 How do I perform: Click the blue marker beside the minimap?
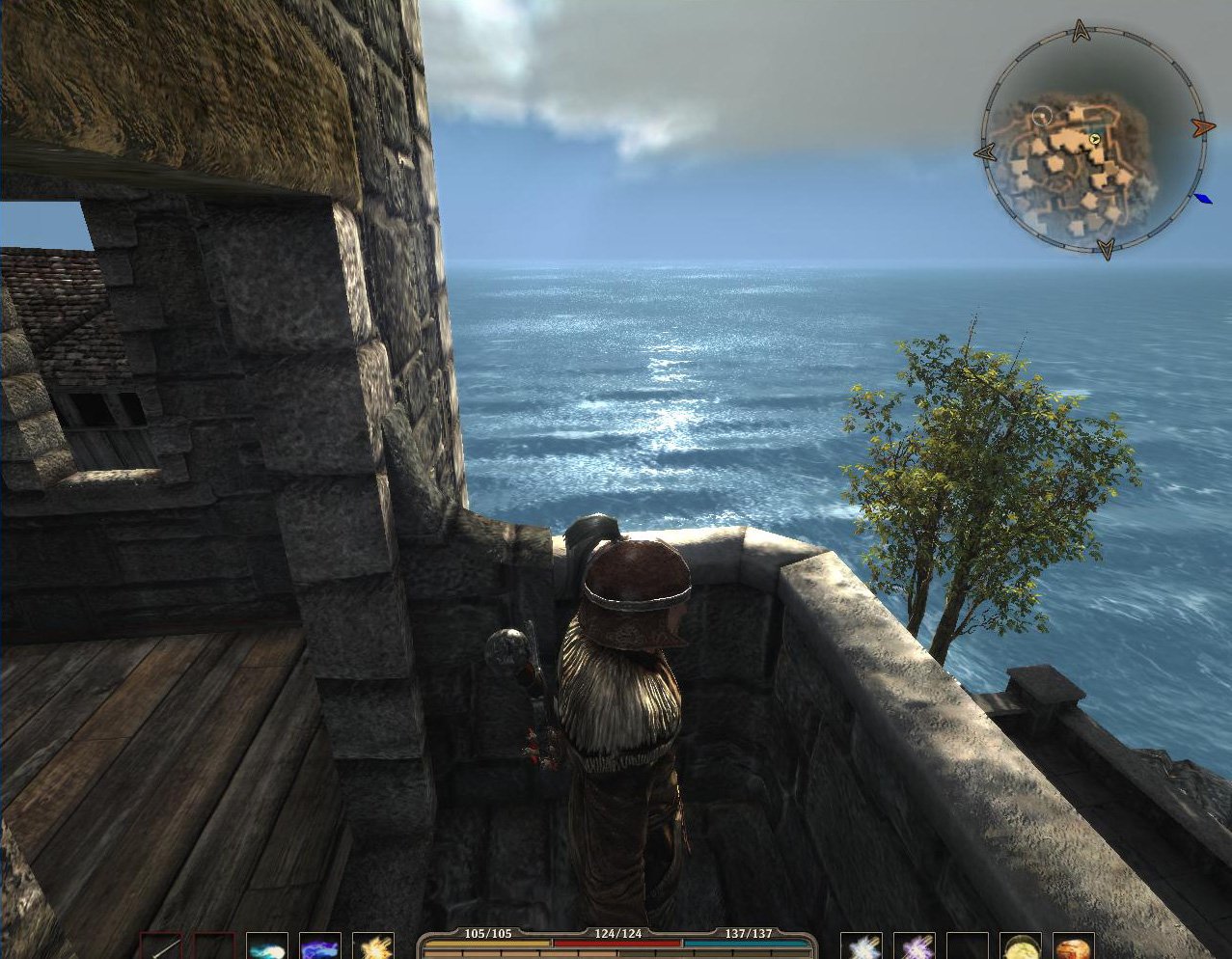(x=1202, y=199)
